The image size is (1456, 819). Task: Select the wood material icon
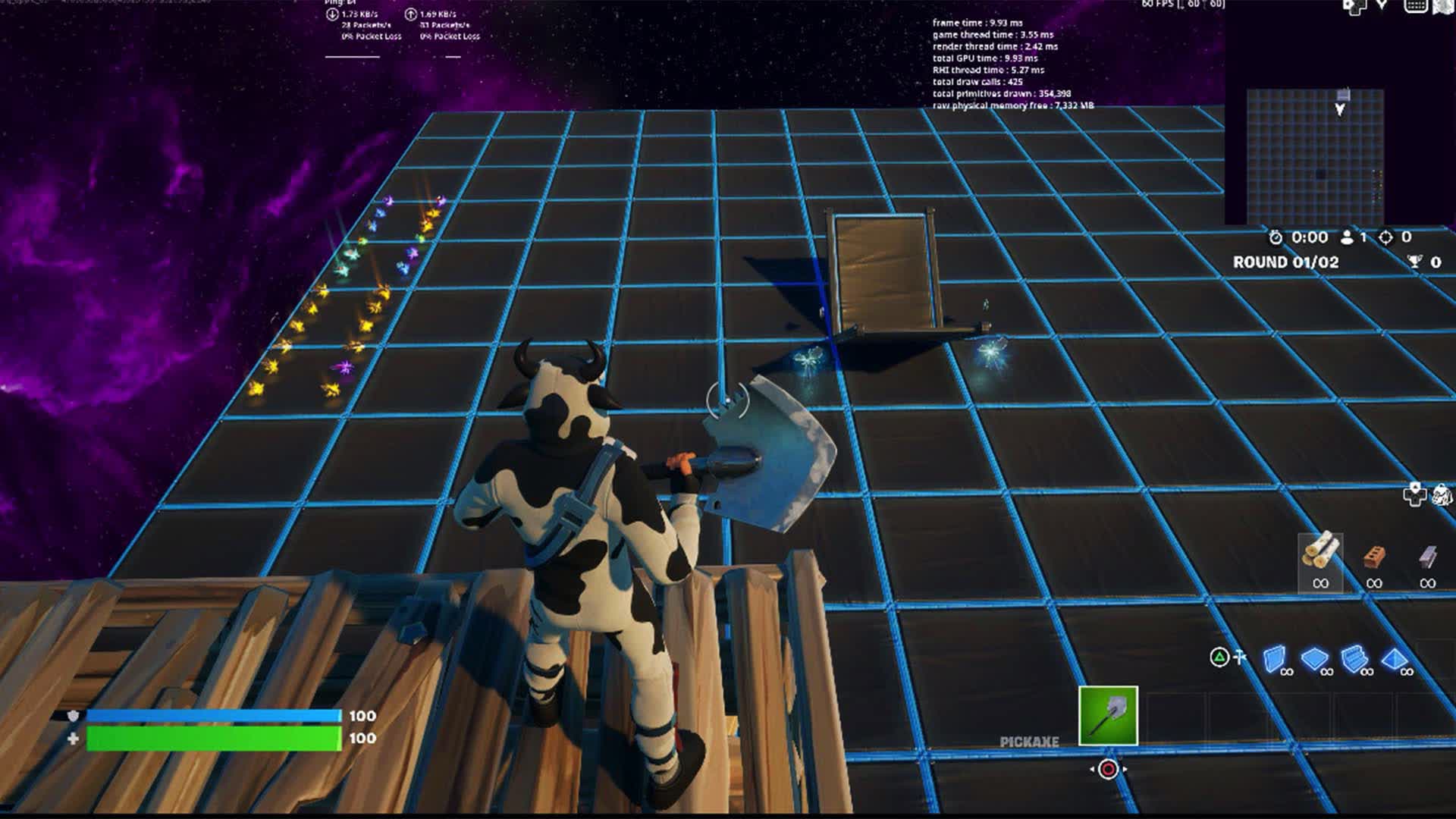1321,551
